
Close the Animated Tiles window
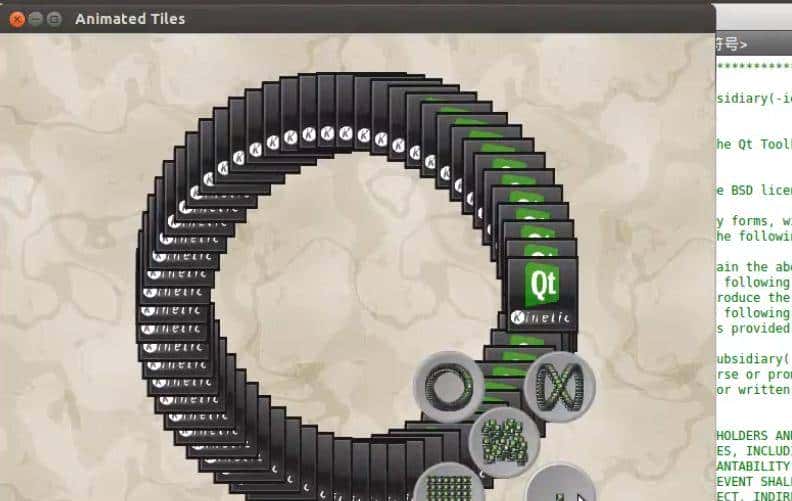(x=15, y=18)
